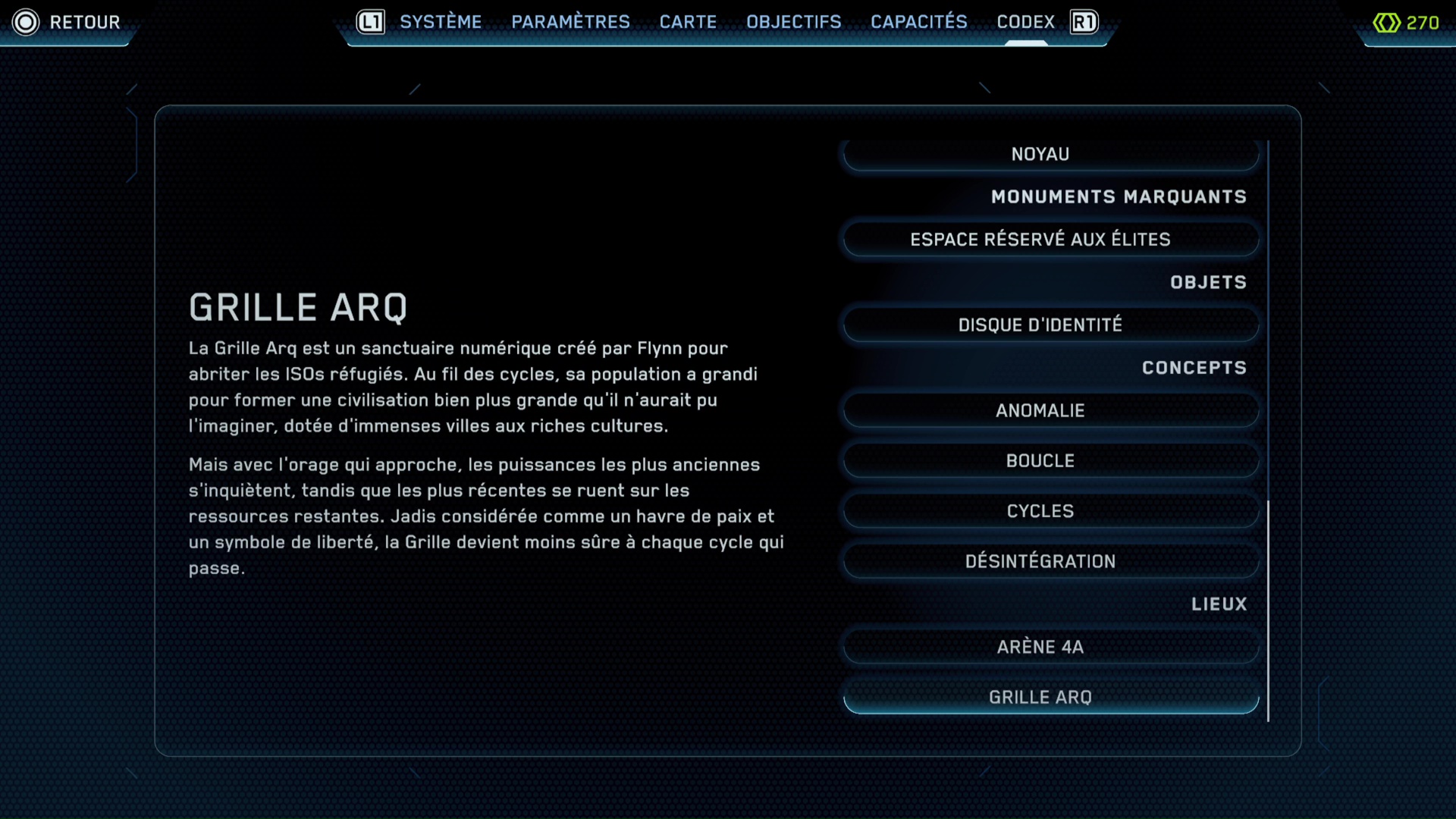Image resolution: width=1456 pixels, height=819 pixels.
Task: Open the Paramètres tab
Action: [x=570, y=22]
